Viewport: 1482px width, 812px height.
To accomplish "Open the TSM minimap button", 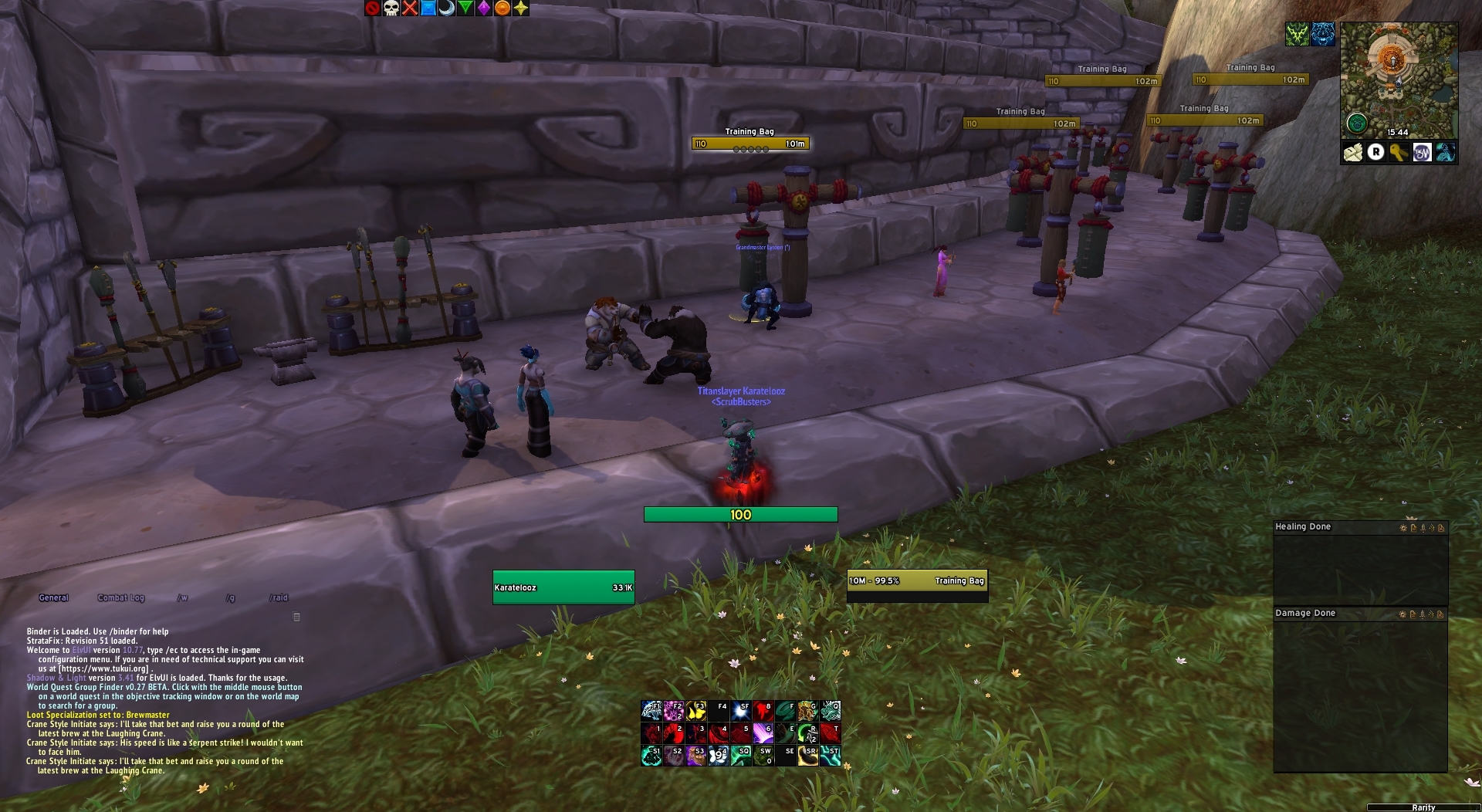I will click(x=1422, y=153).
